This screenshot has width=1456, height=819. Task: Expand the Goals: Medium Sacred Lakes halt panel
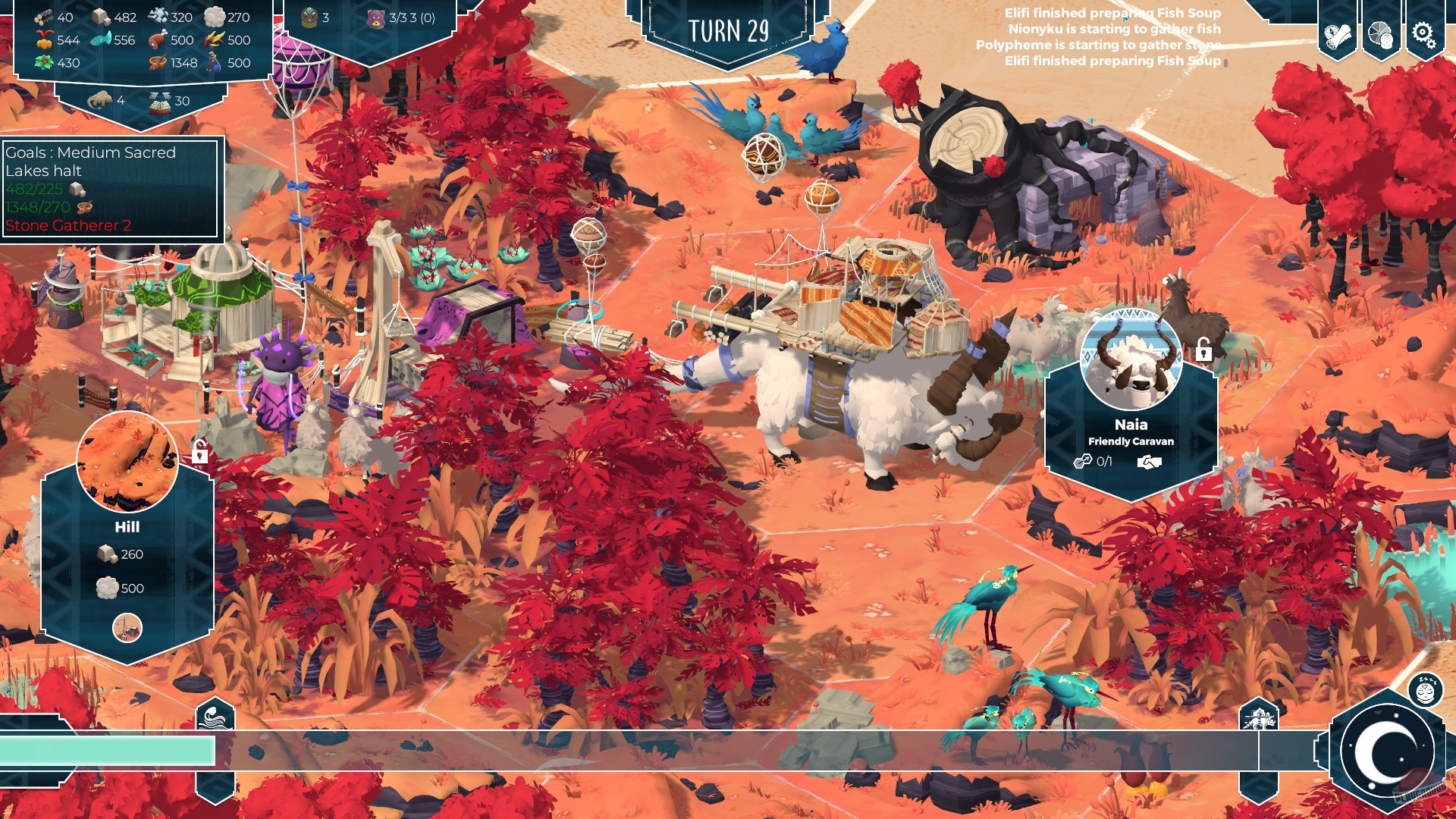89,162
